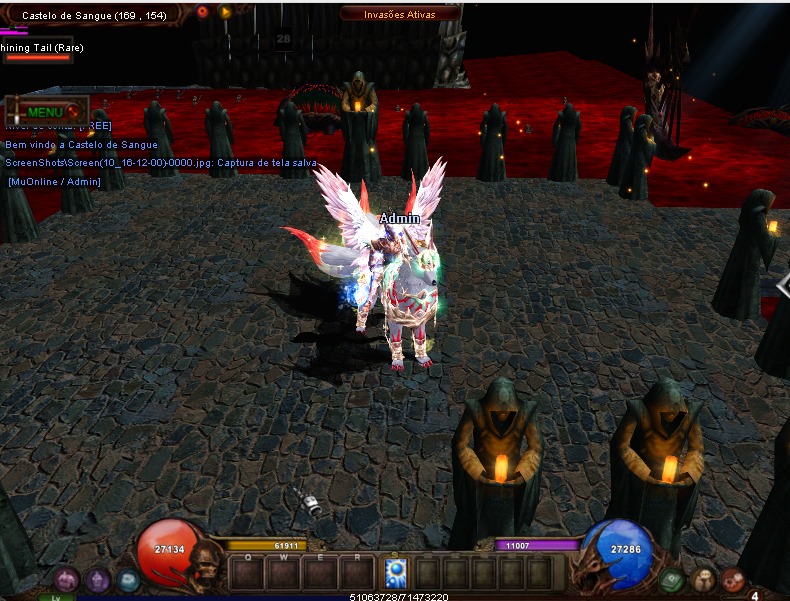Click the yellow arrow button beside the location name
This screenshot has height=601, width=790.
point(225,12)
